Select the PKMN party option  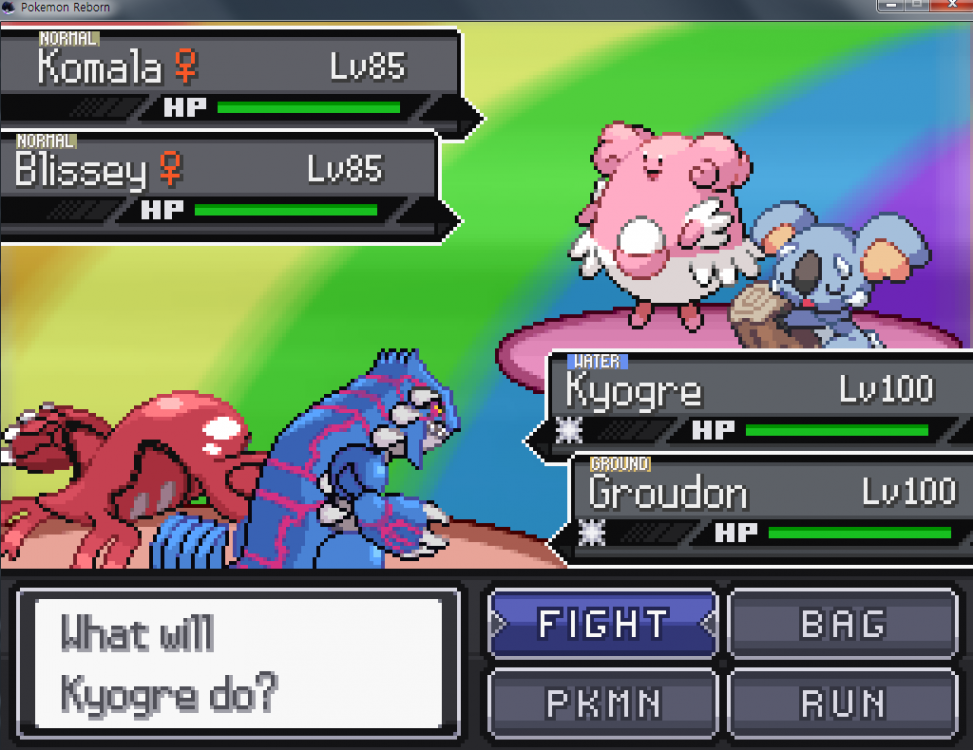(603, 703)
